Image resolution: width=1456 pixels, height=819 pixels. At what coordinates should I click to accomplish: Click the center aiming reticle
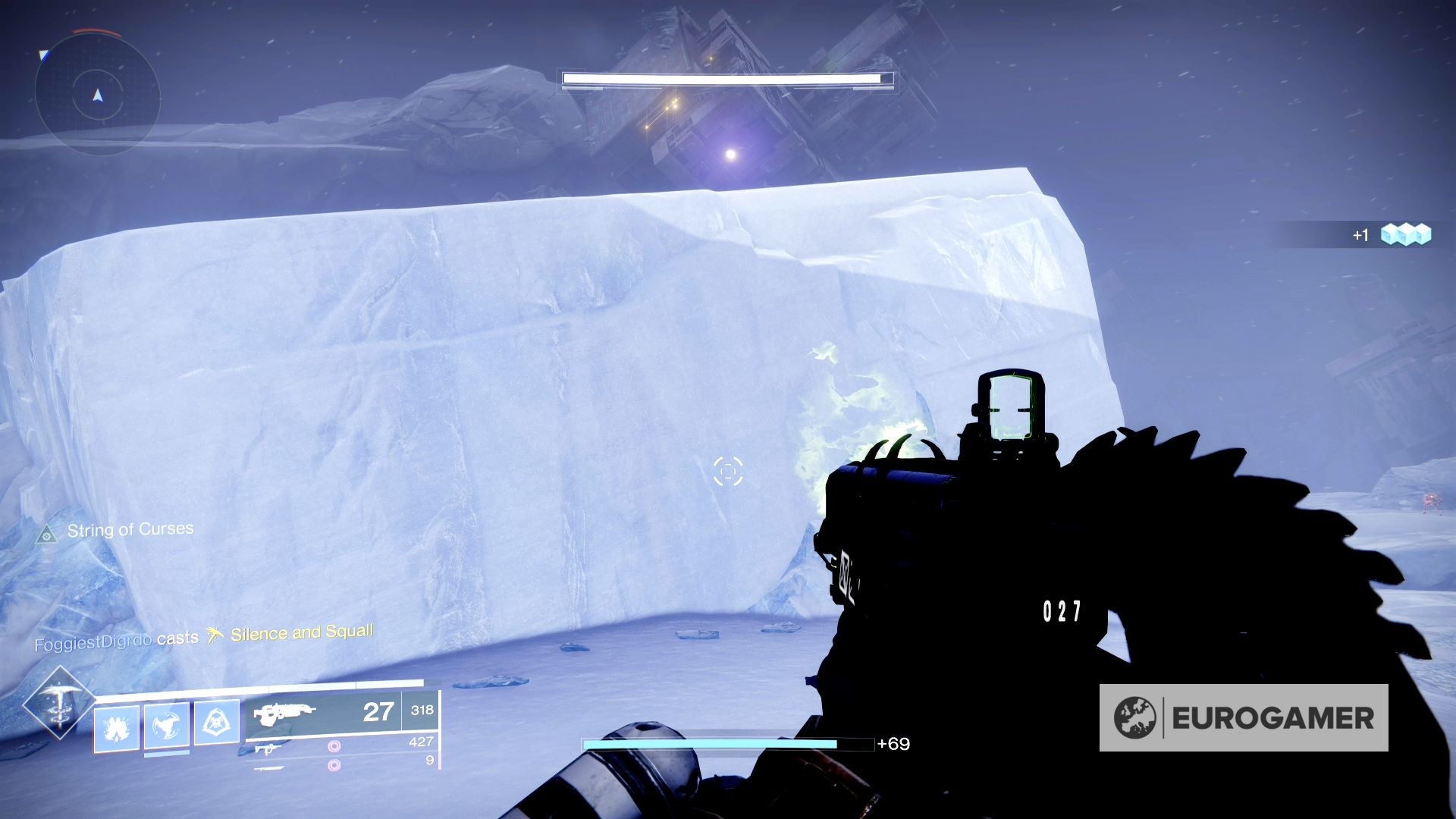coord(730,472)
